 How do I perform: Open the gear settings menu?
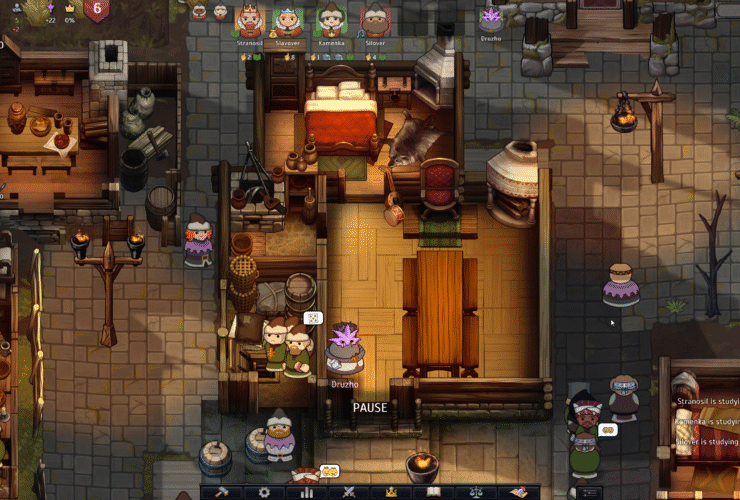coord(264,492)
